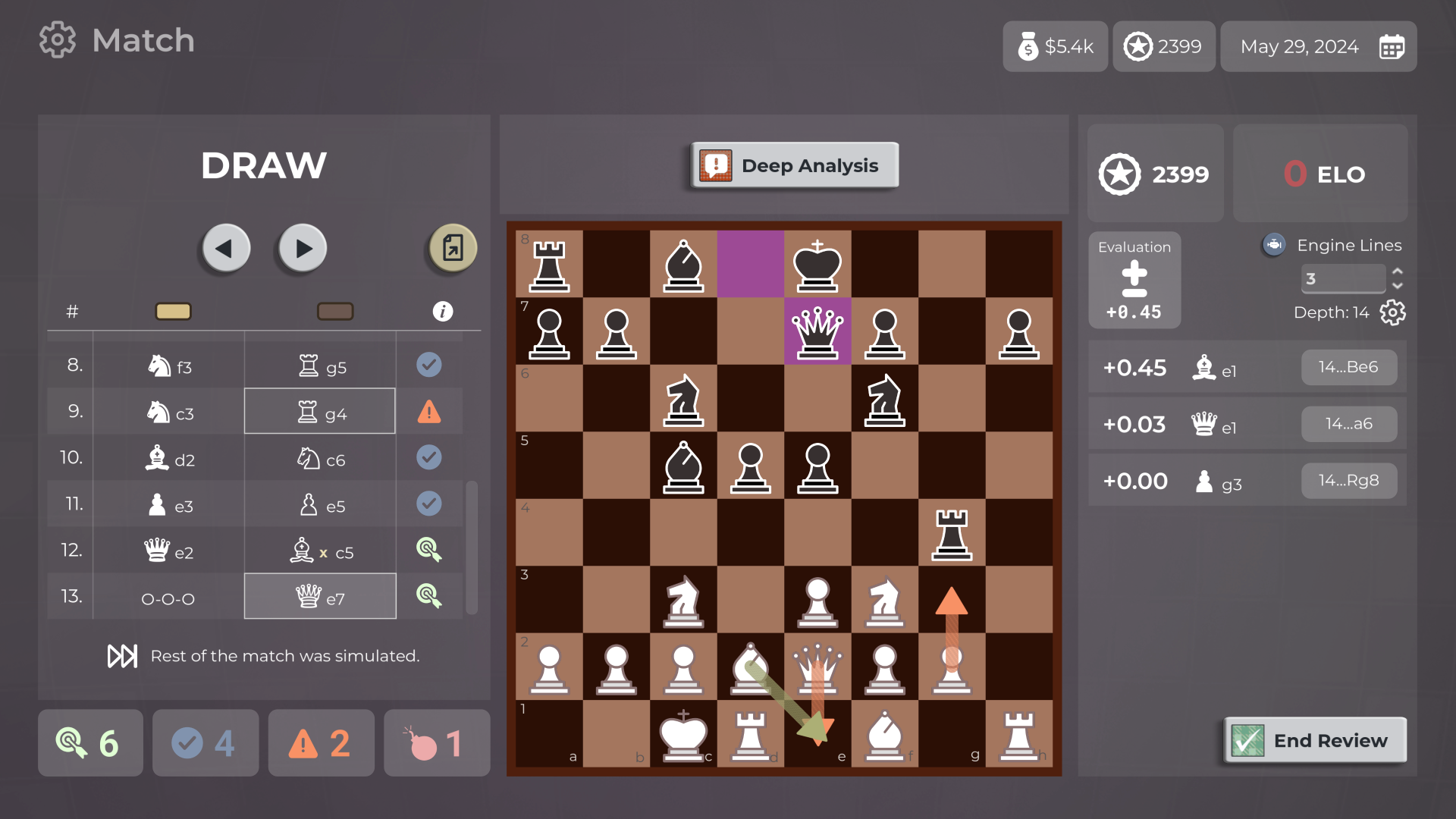The image size is (1456, 819).
Task: Advance to the next move with the forward arrow
Action: pos(302,248)
